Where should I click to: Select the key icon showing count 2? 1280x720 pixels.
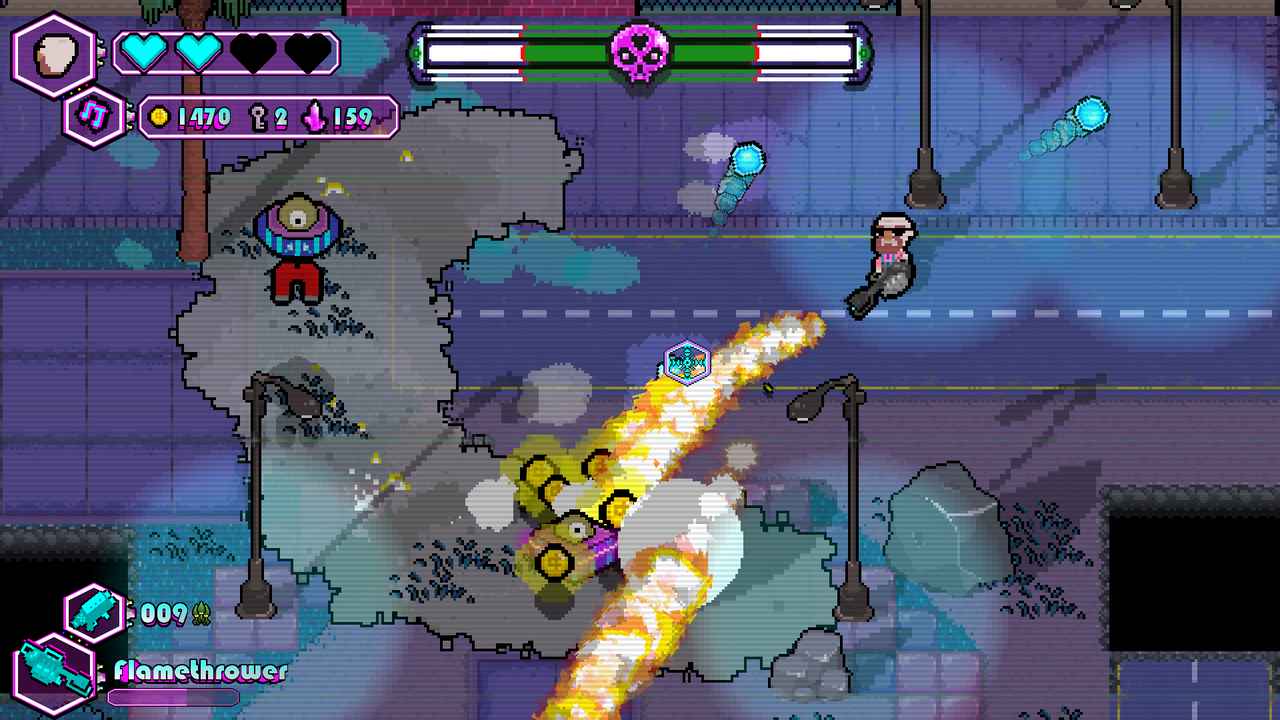point(258,117)
